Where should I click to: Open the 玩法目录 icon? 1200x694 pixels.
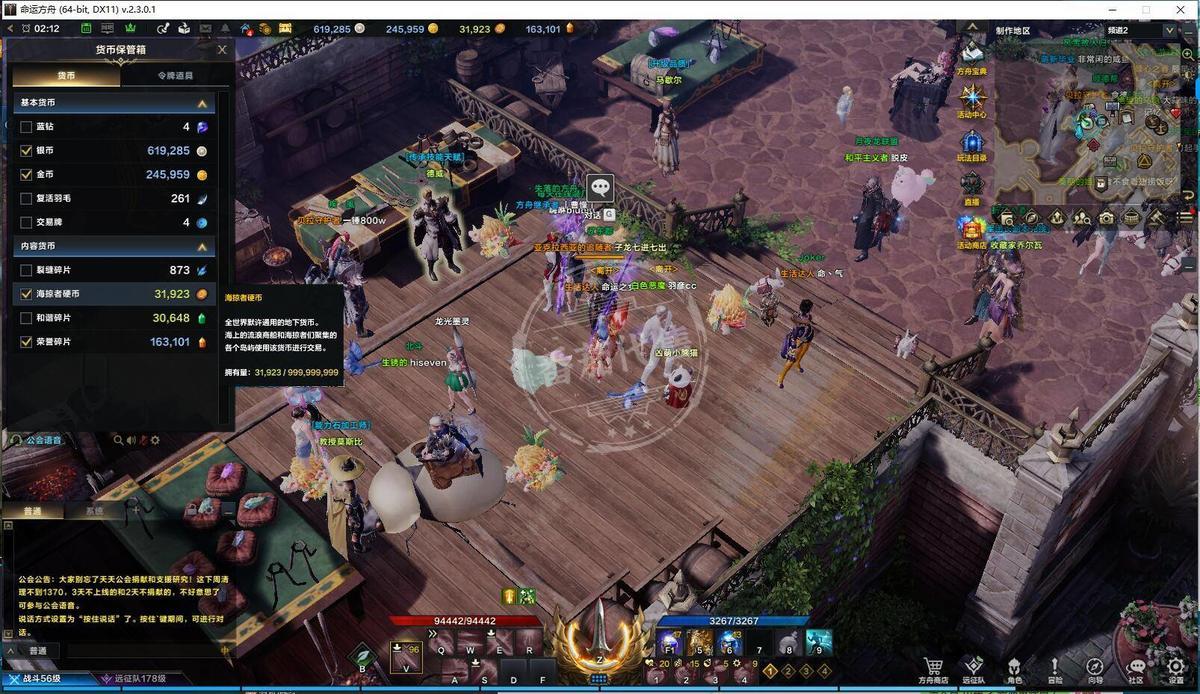(x=972, y=143)
